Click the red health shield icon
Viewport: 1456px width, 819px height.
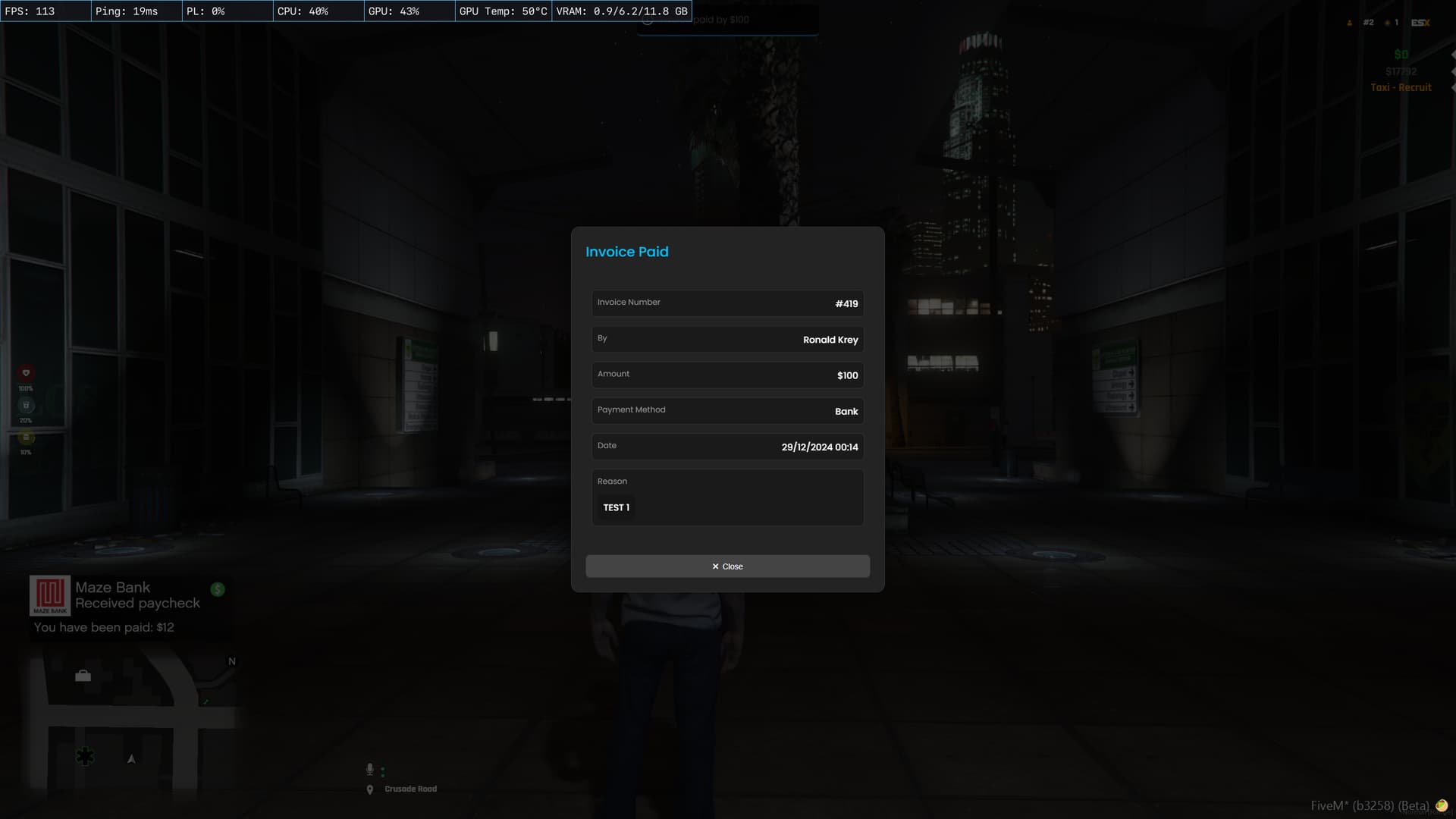[x=26, y=373]
